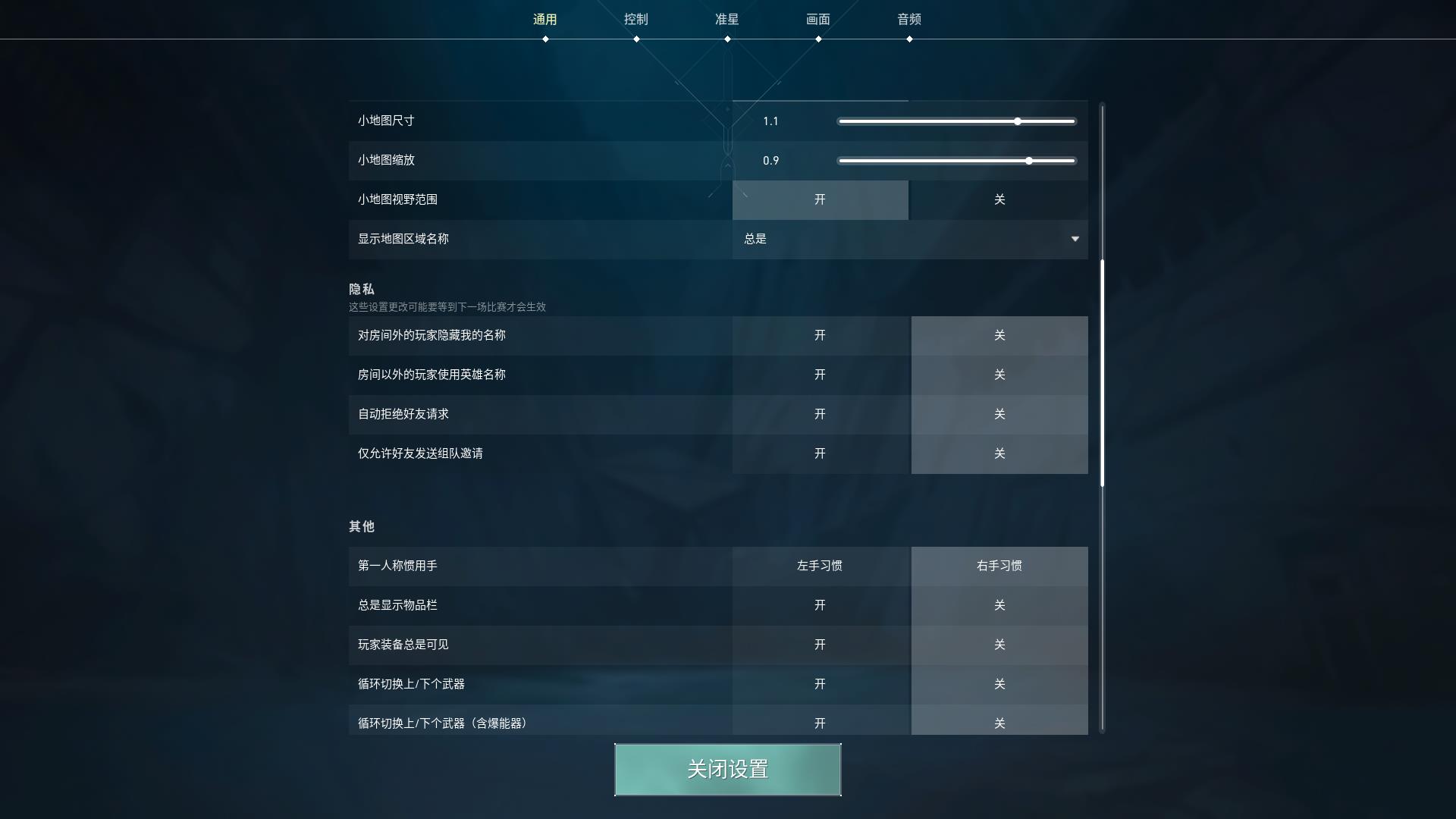
Task: Enable 循环切换上/下个武器
Action: point(821,684)
